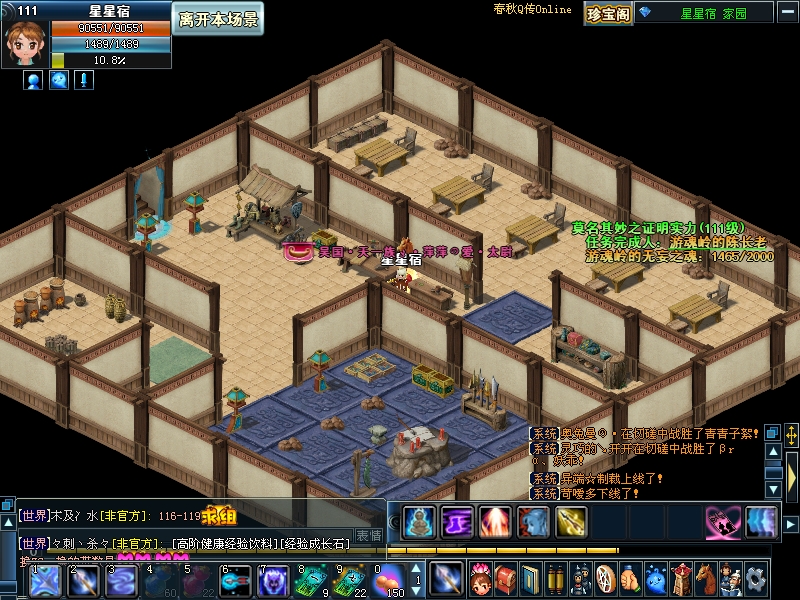Minimize the location panel at top right
Viewport: 800px width, 600px height.
(x=787, y=13)
